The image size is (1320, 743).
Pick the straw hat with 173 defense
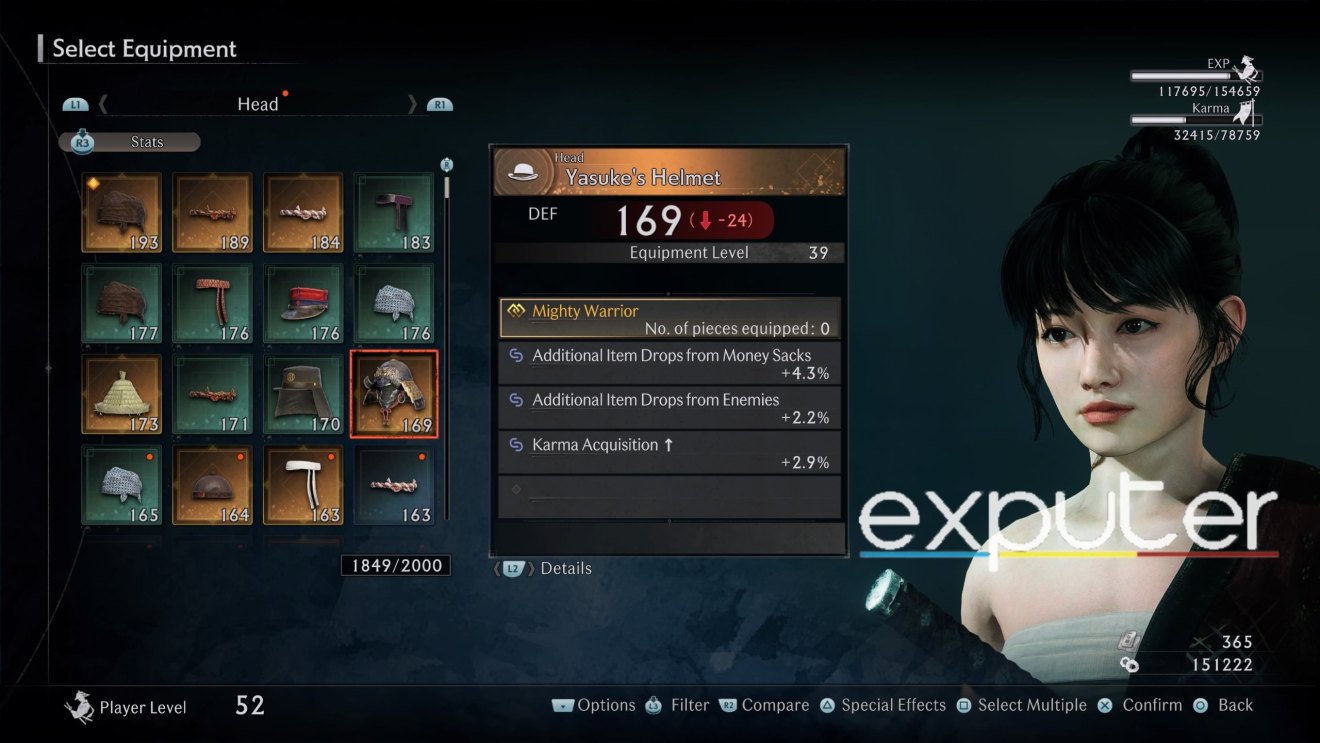(x=121, y=394)
